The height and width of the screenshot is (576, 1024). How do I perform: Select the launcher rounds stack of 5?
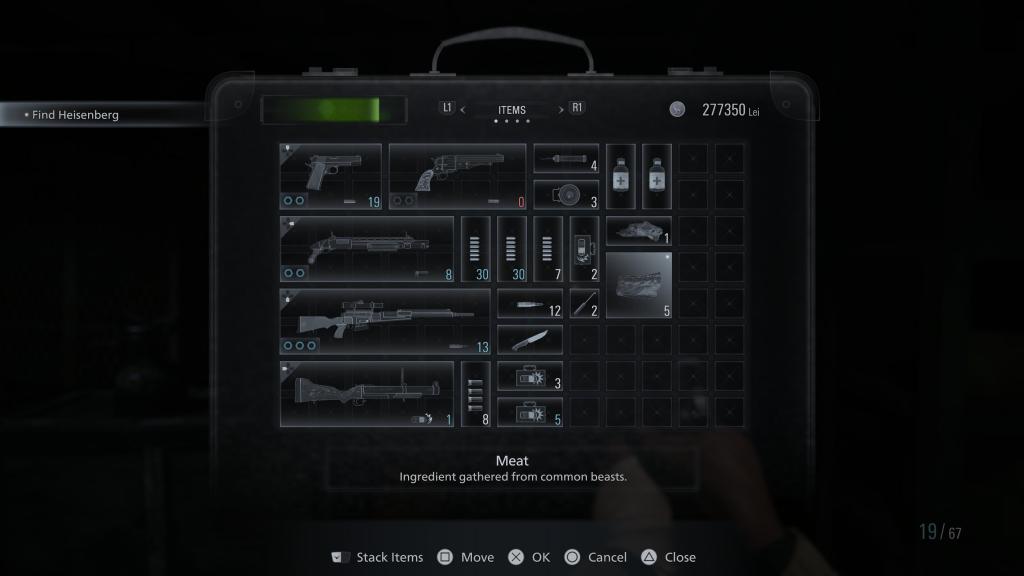tap(530, 412)
